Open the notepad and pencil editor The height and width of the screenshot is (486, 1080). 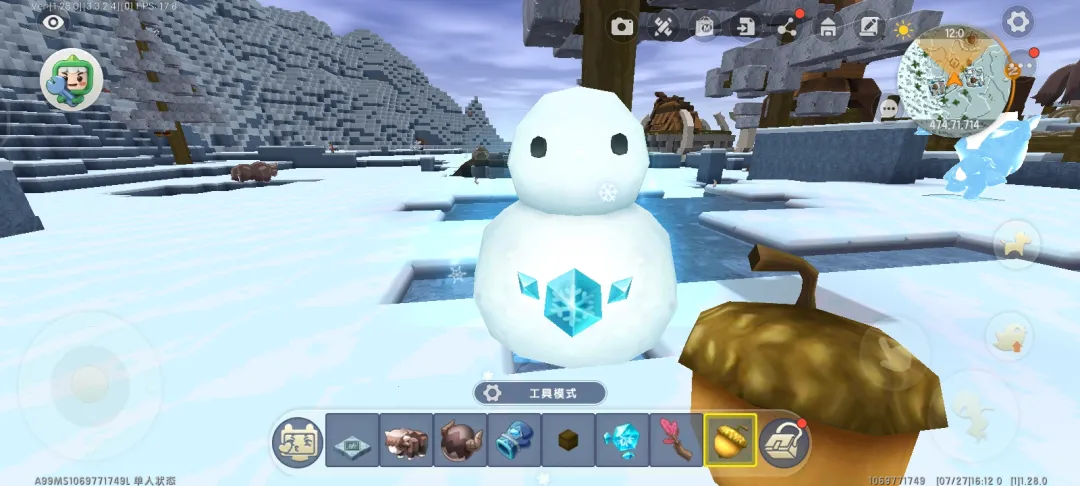(x=869, y=27)
